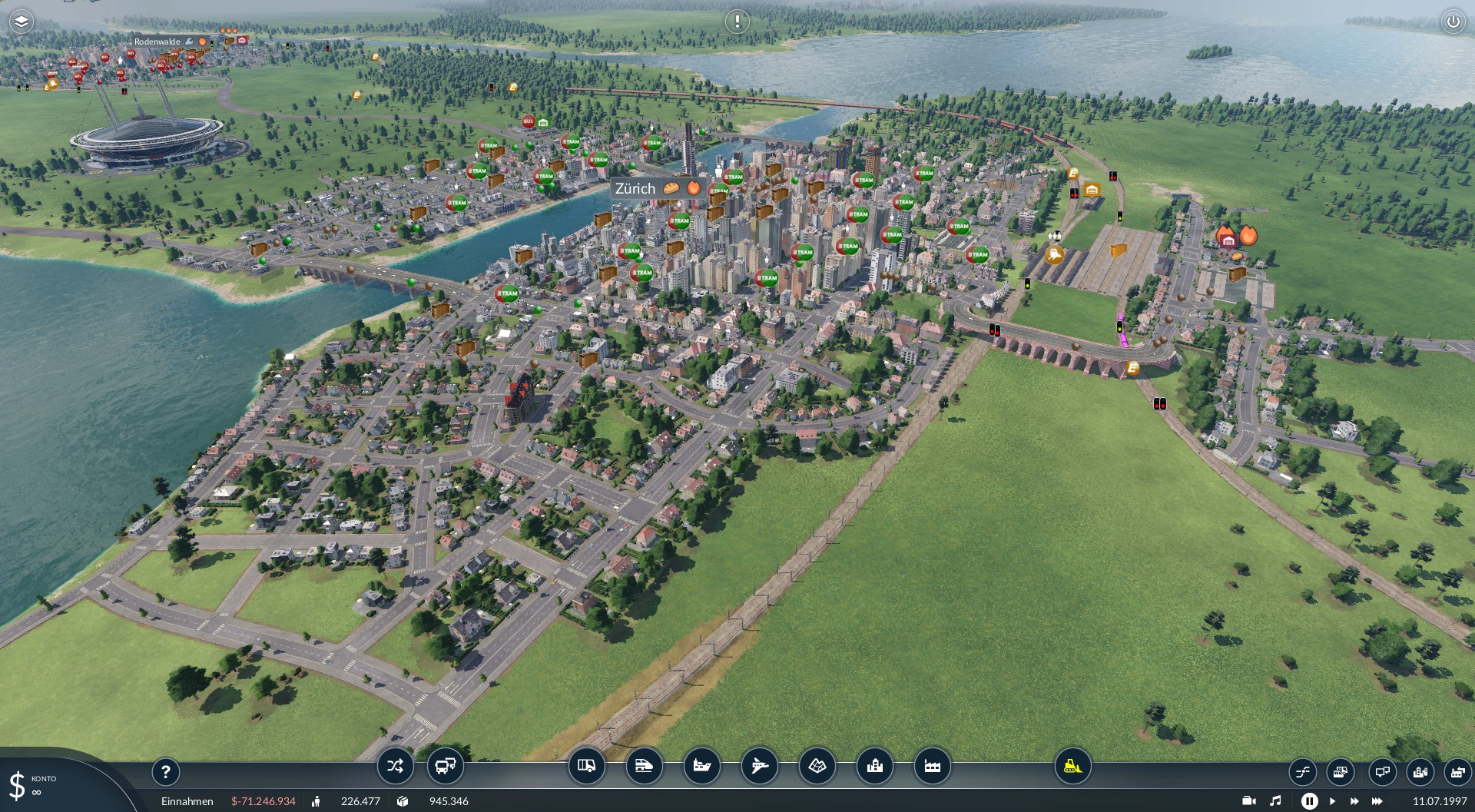Open the rail construction menu
The height and width of the screenshot is (812, 1475).
(x=644, y=766)
